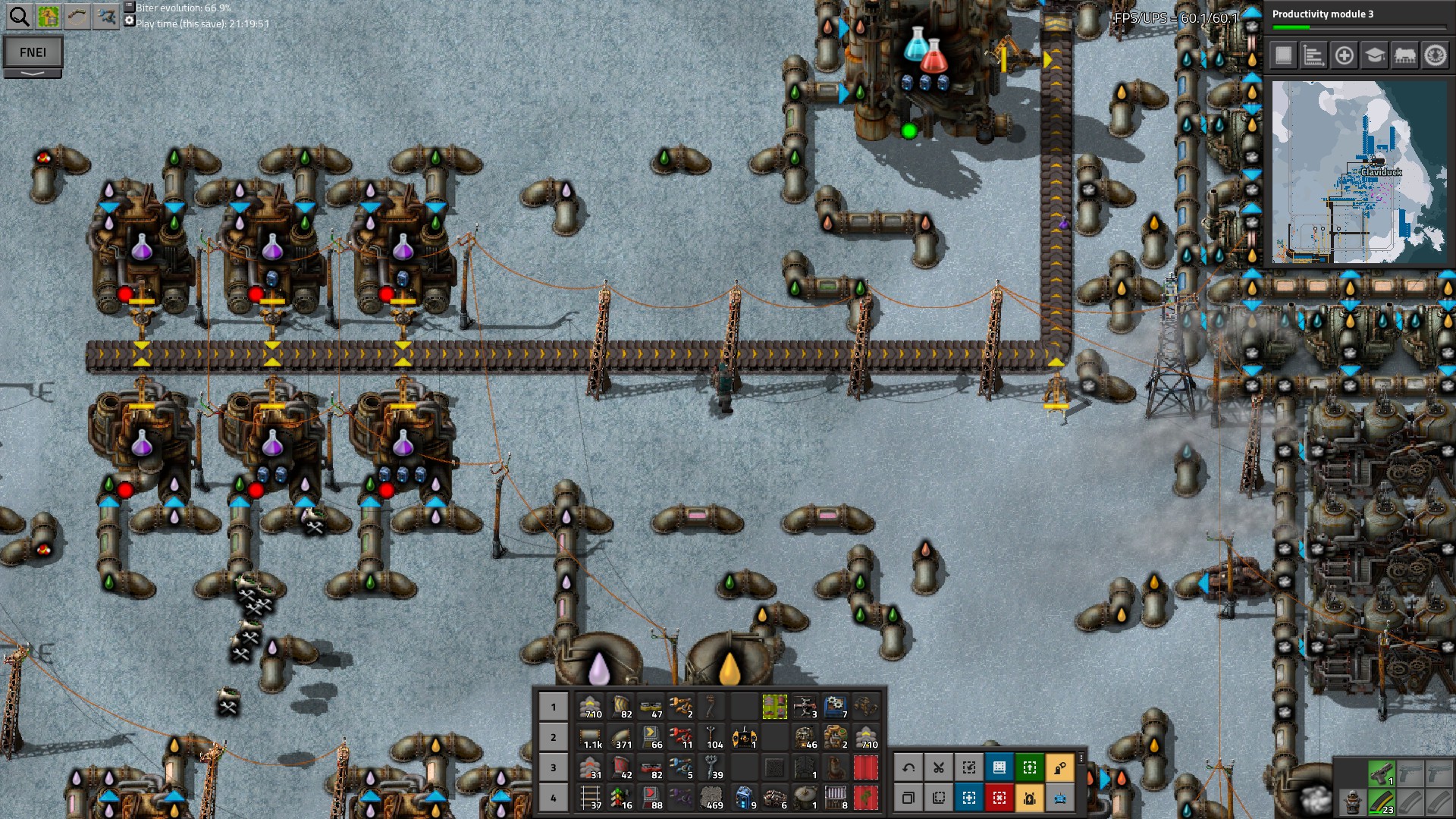
Task: Select the rail signal slot with 16
Action: tap(621, 798)
